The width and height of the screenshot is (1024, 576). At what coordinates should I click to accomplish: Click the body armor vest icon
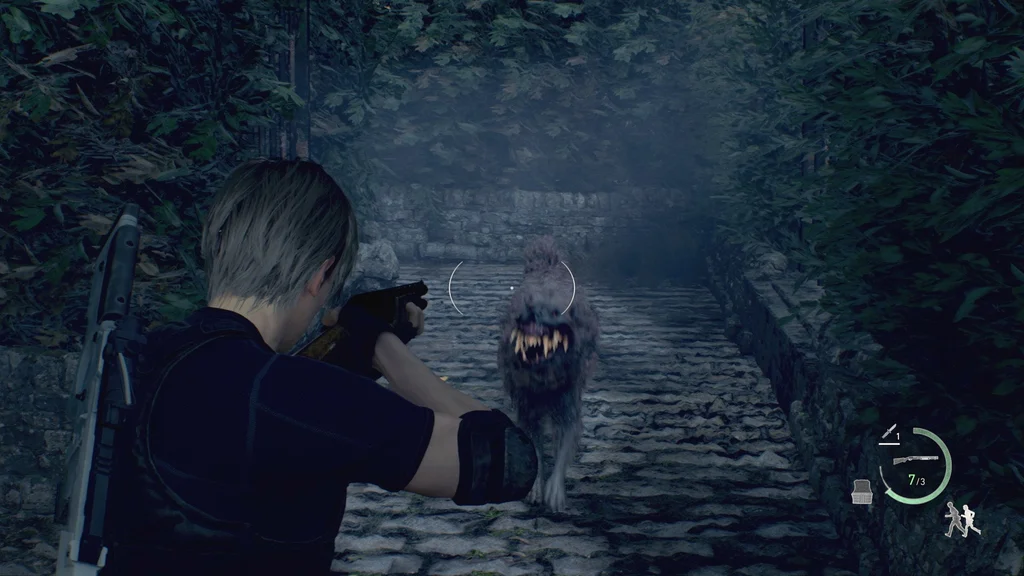point(860,490)
